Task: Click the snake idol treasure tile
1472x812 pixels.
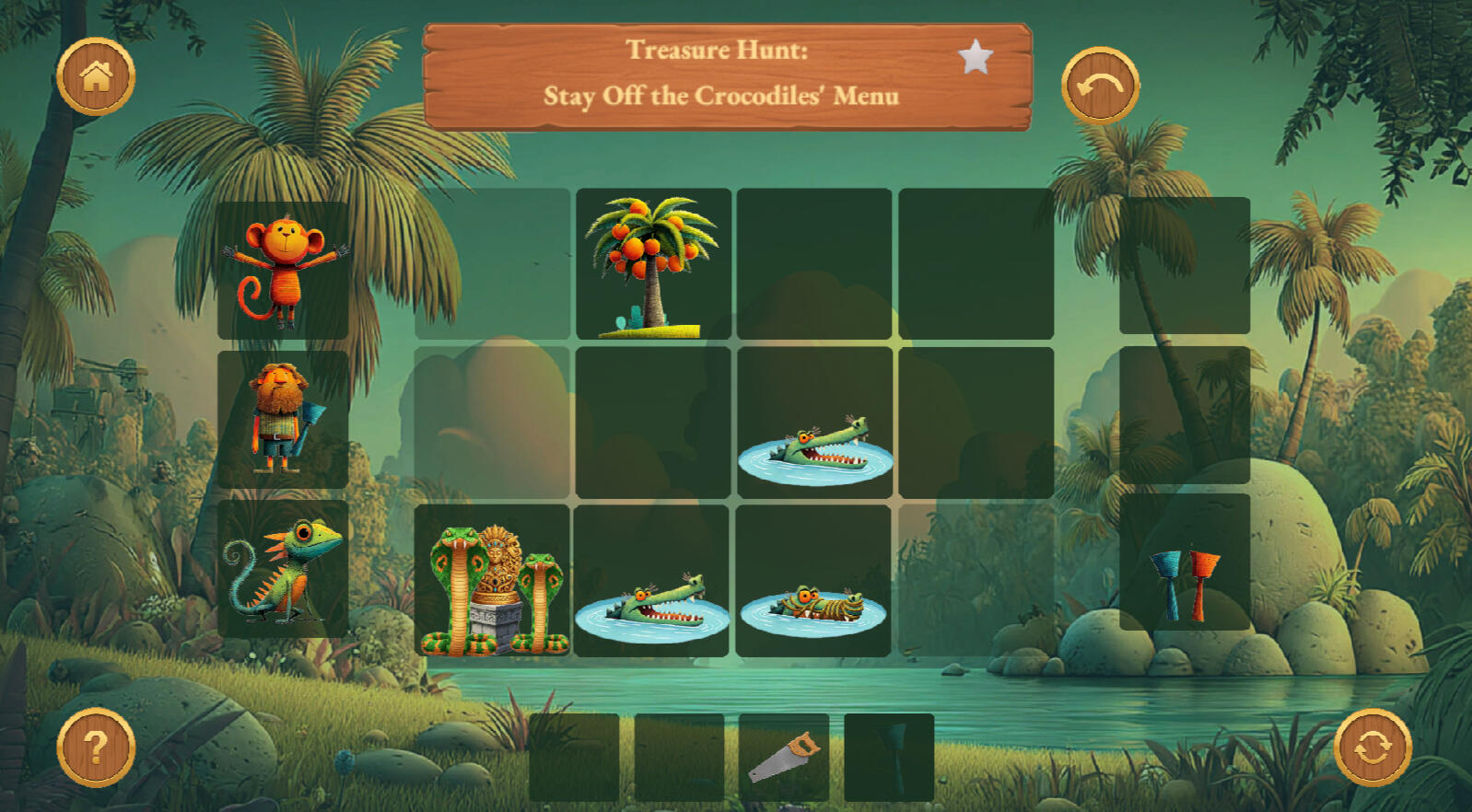Action: [x=492, y=581]
